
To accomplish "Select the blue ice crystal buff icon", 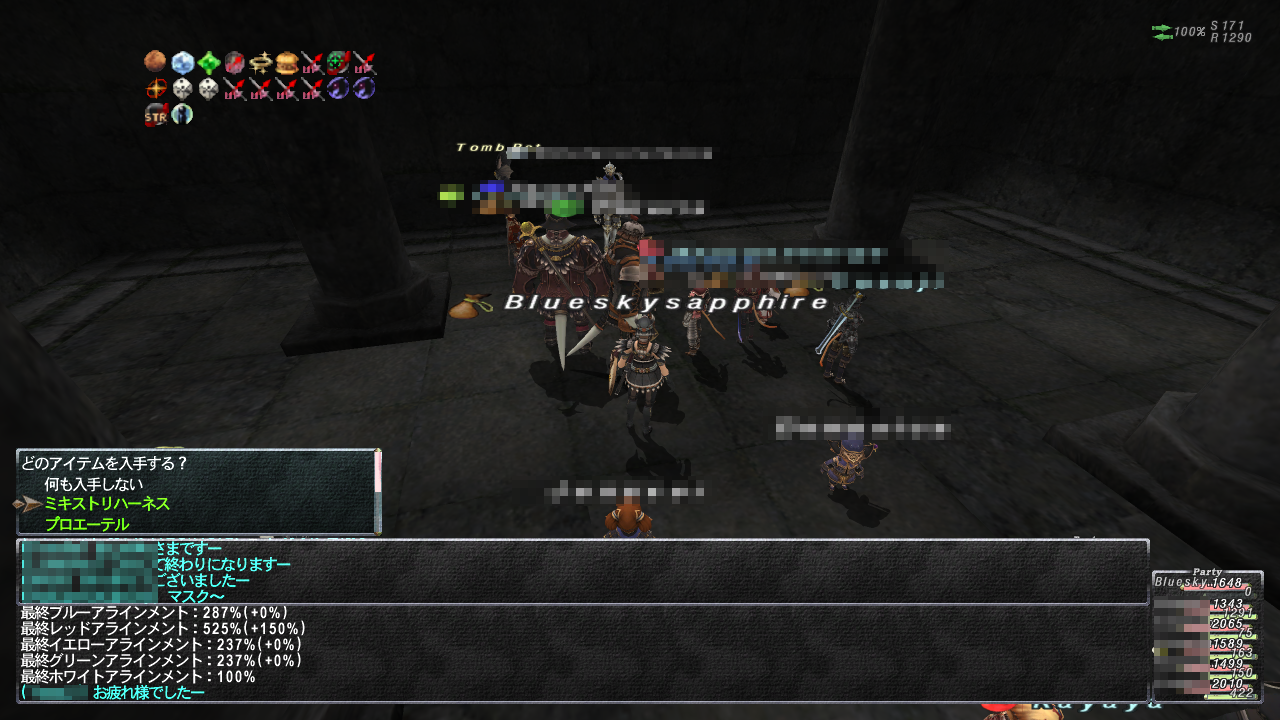I will pos(182,63).
